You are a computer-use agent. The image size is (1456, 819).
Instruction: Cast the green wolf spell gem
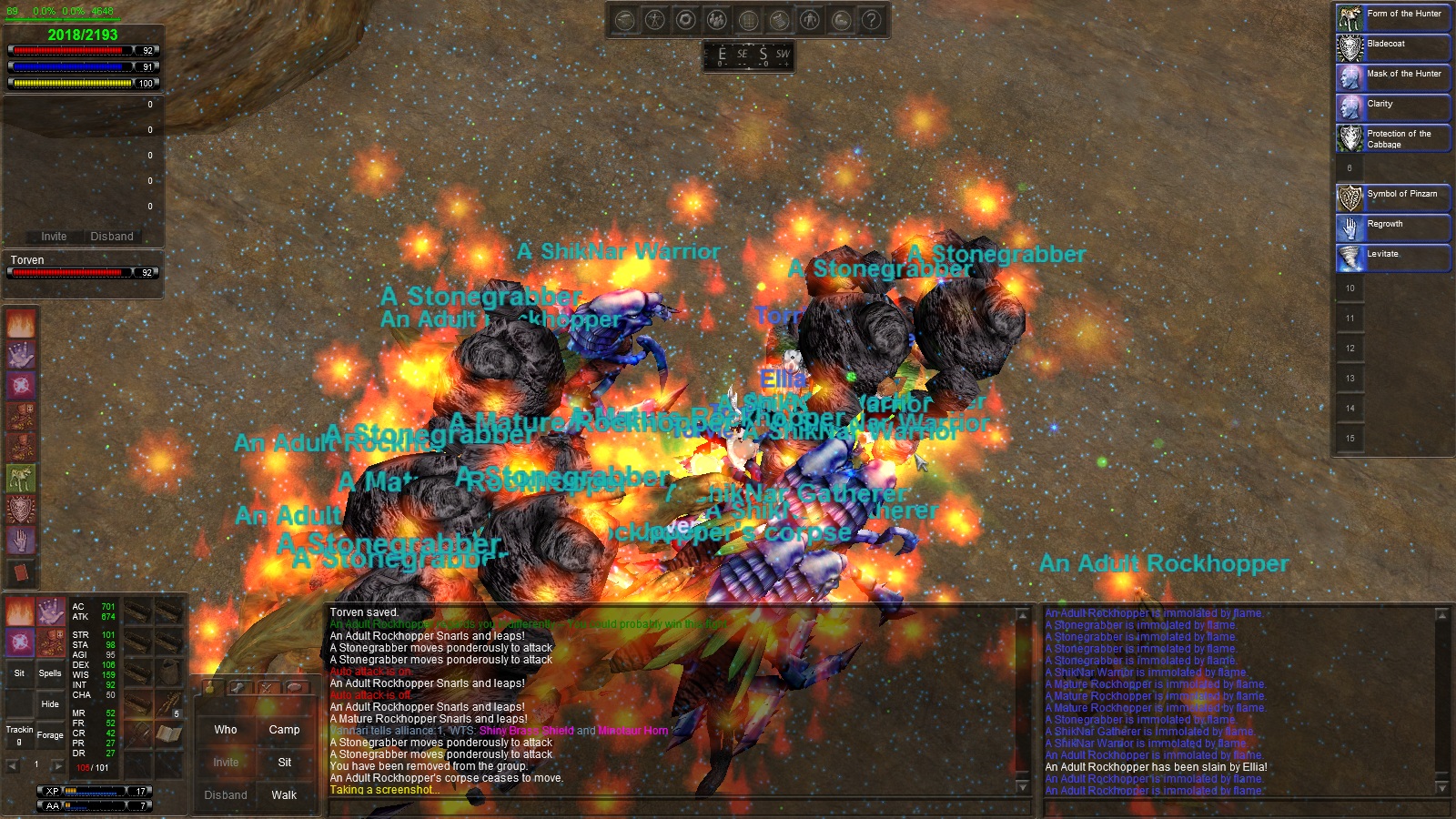click(x=21, y=478)
